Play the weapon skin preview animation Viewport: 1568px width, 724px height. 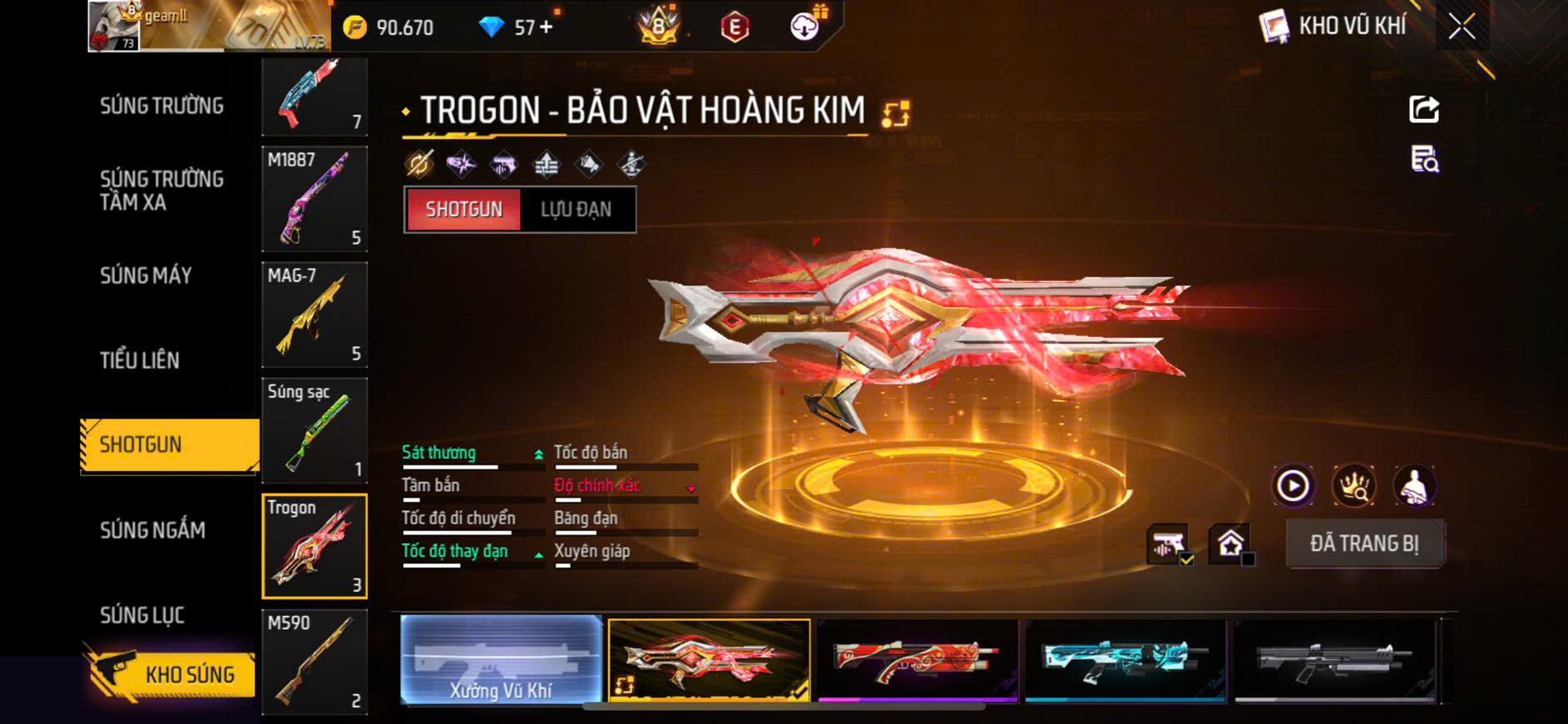[1293, 486]
